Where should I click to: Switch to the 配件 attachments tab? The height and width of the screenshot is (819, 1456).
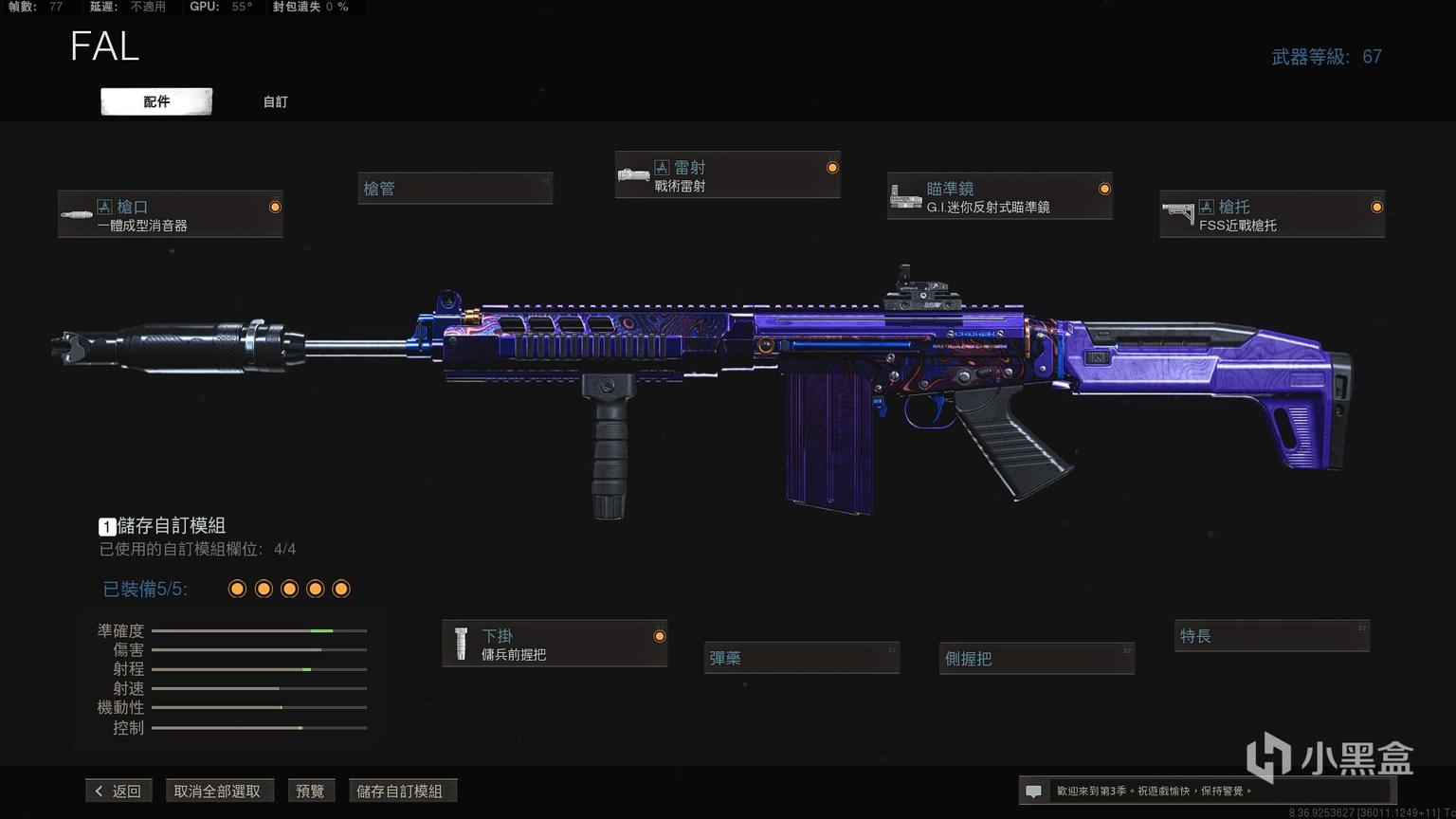coord(156,101)
